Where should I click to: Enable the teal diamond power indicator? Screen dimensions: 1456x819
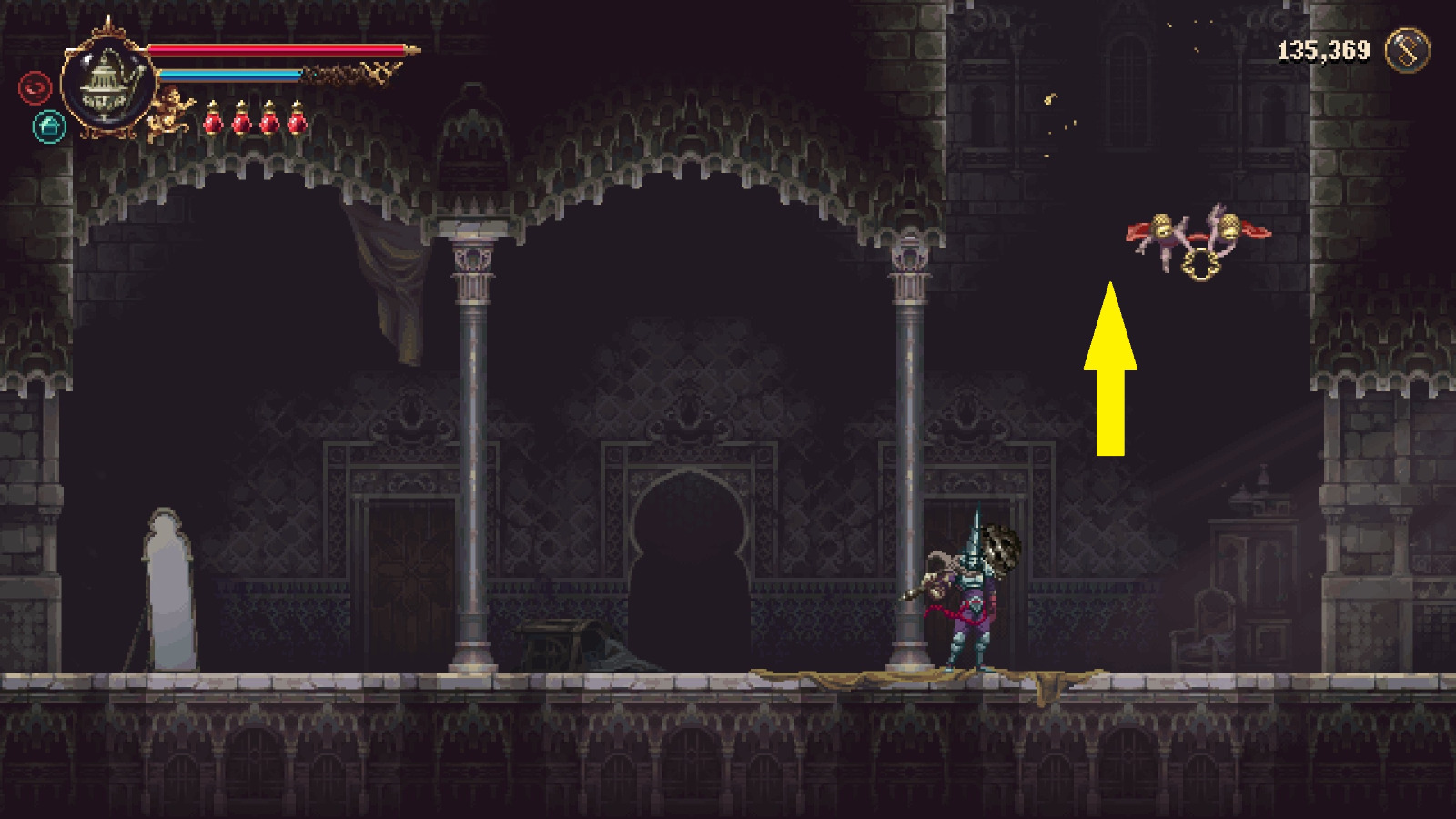pyautogui.click(x=48, y=127)
